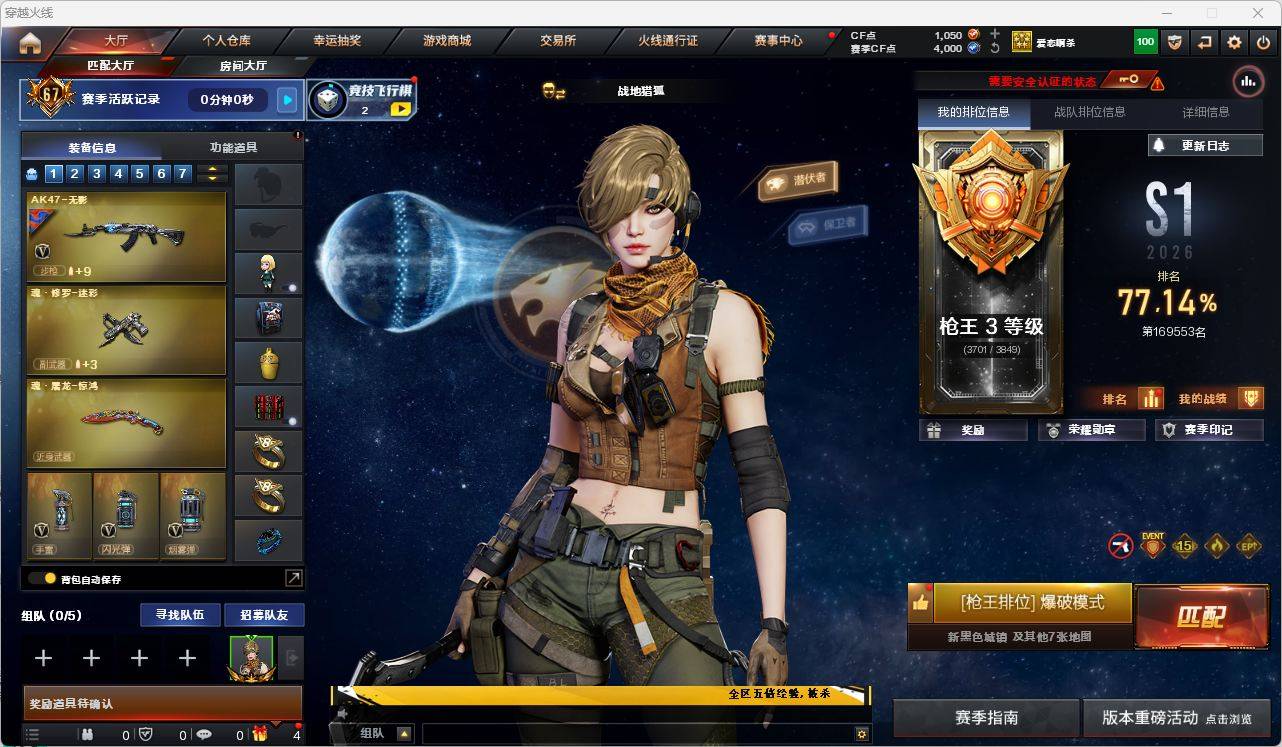View the 详细信息 tab
1282x747 pixels.
(1205, 112)
